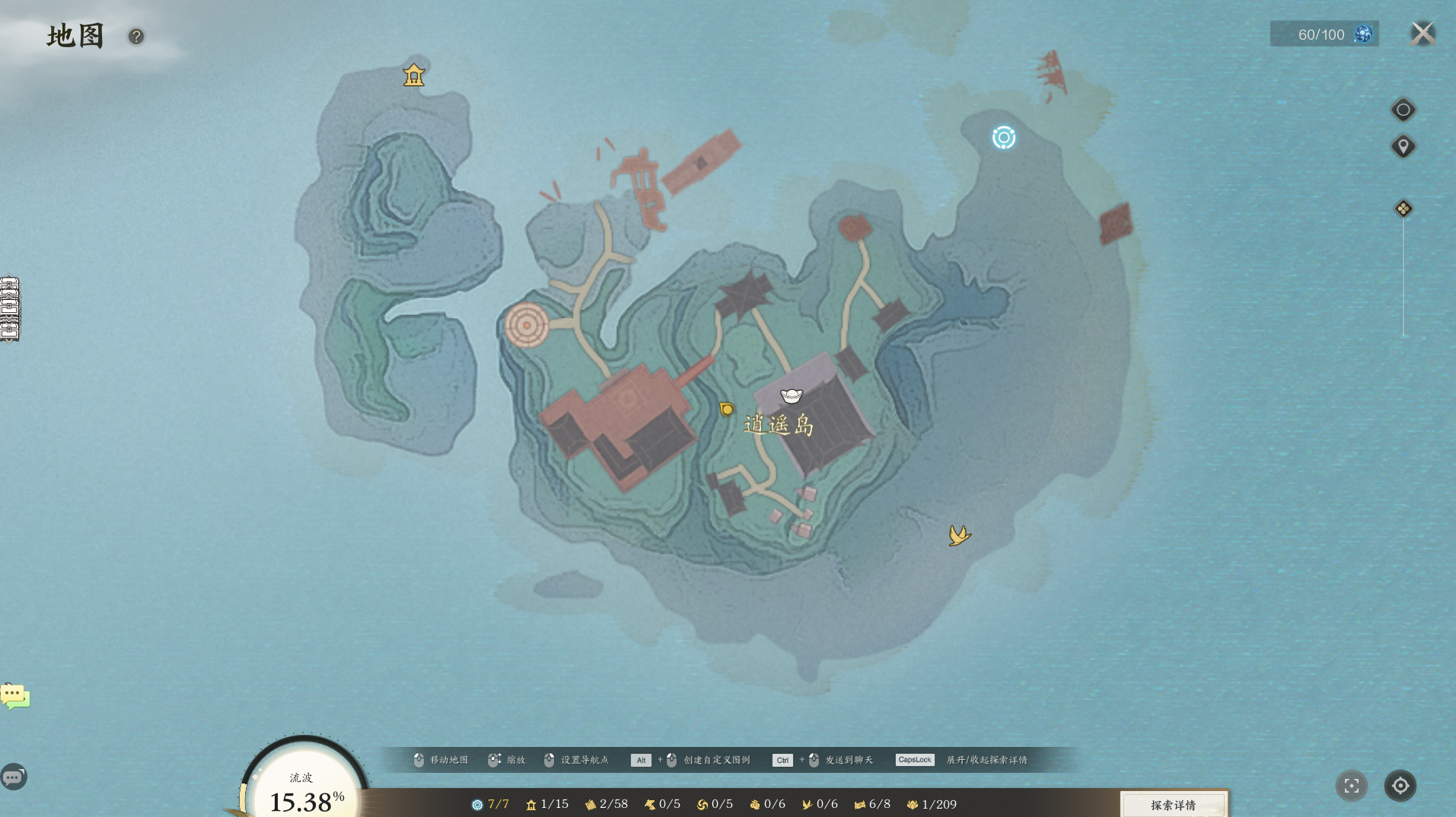Image resolution: width=1456 pixels, height=817 pixels.
Task: Select the golden bird map marker
Action: 959,535
